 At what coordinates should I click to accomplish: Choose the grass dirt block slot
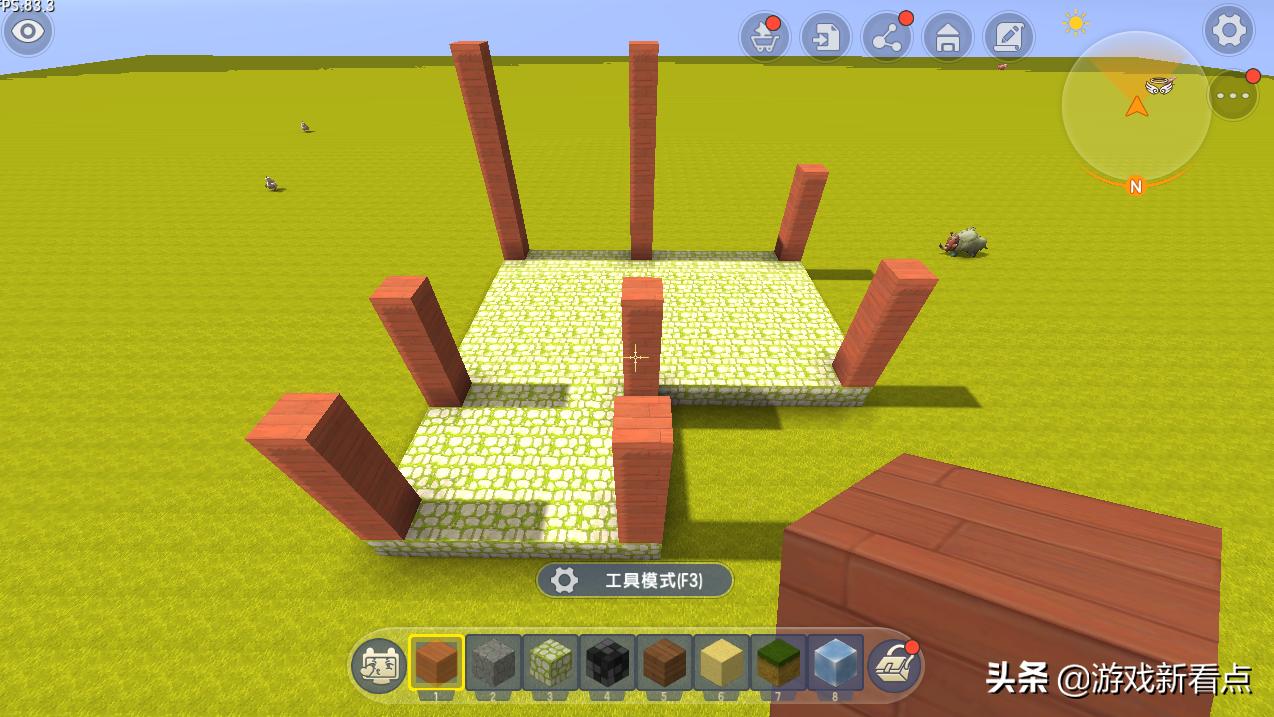[778, 663]
